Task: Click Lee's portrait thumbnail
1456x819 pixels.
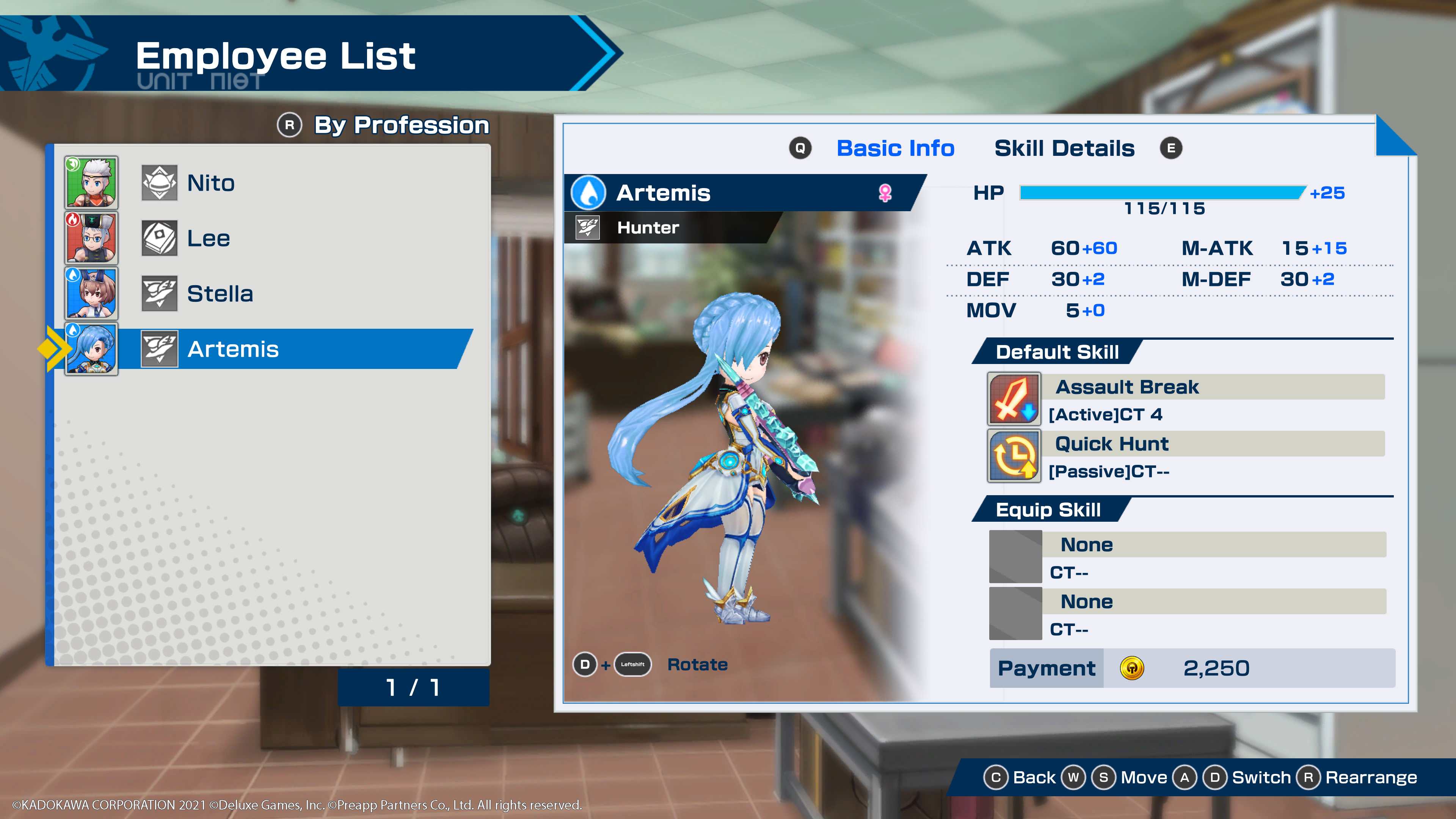Action: coord(91,238)
